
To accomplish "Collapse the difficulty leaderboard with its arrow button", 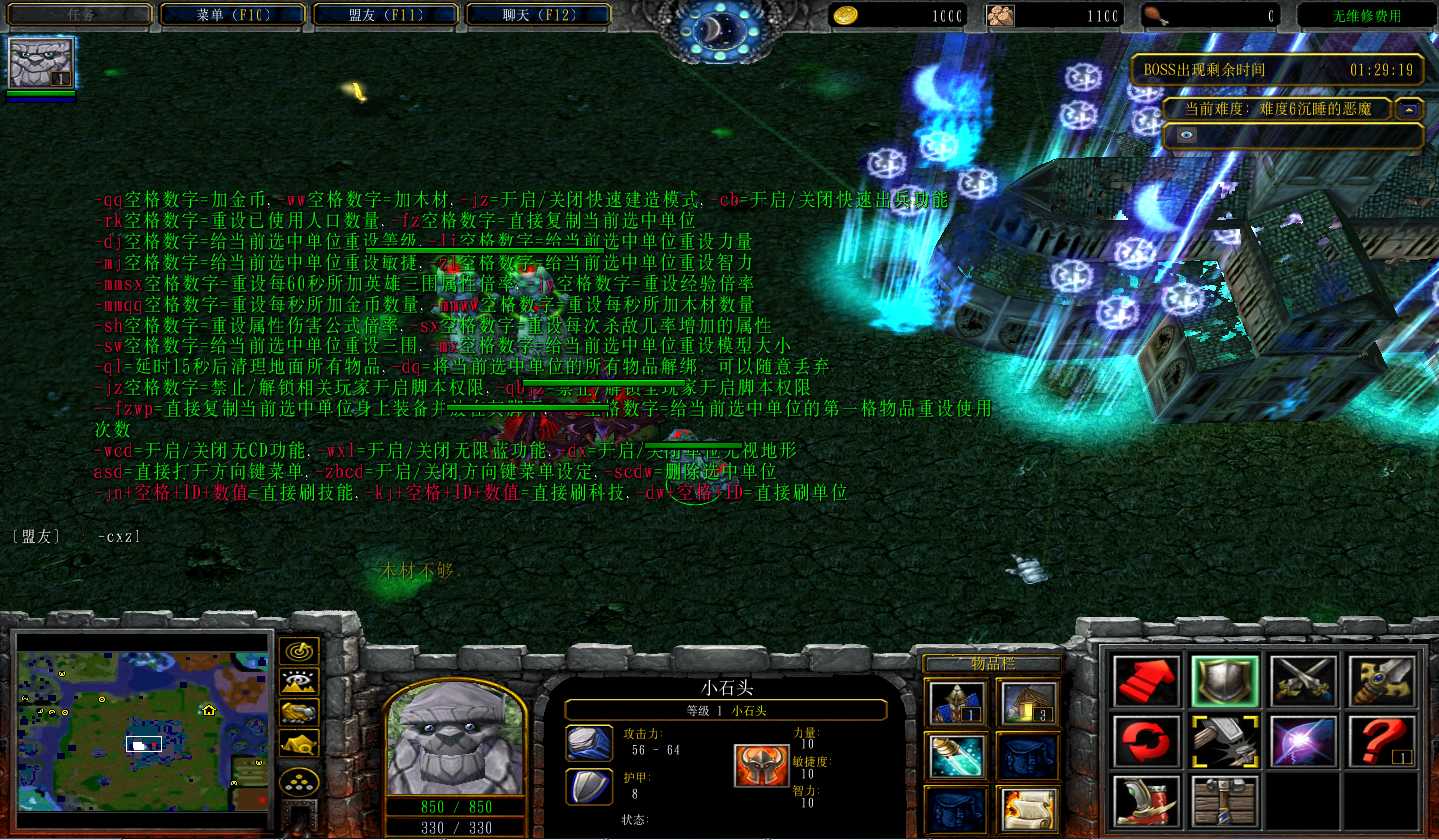I will pos(1410,109).
